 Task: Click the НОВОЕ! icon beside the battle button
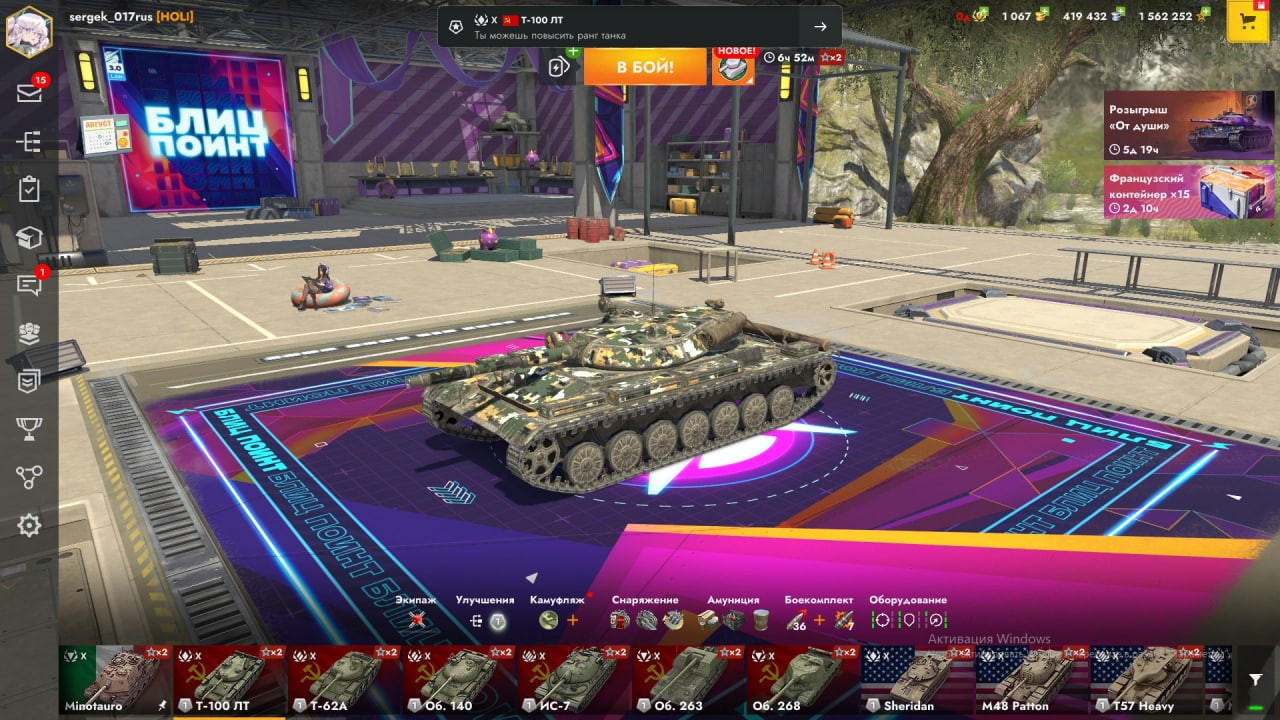(733, 66)
